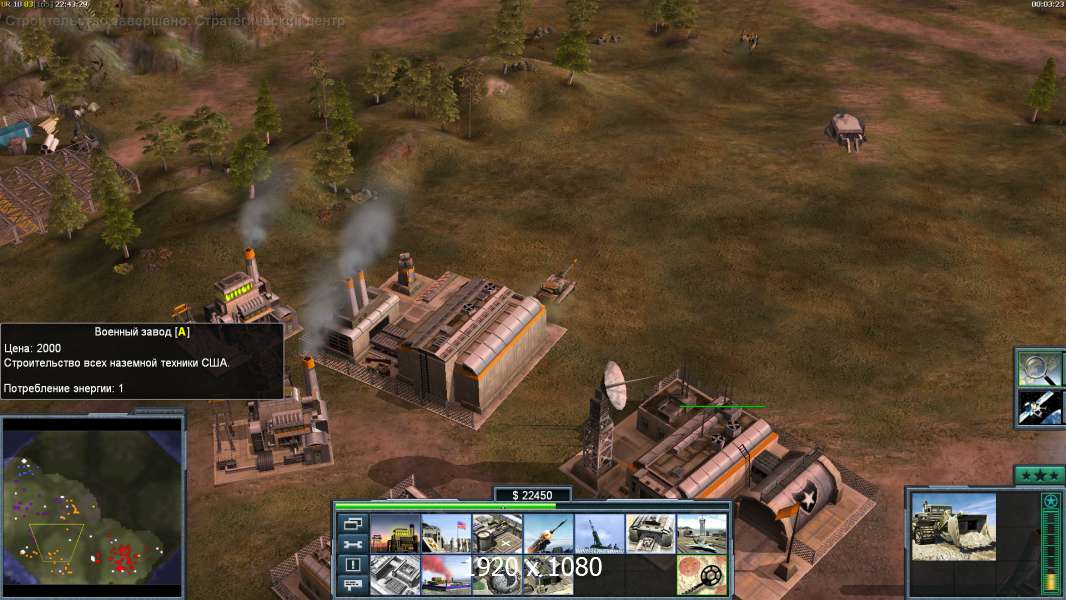Activate the magnifying glass scan power

pos(1039,369)
